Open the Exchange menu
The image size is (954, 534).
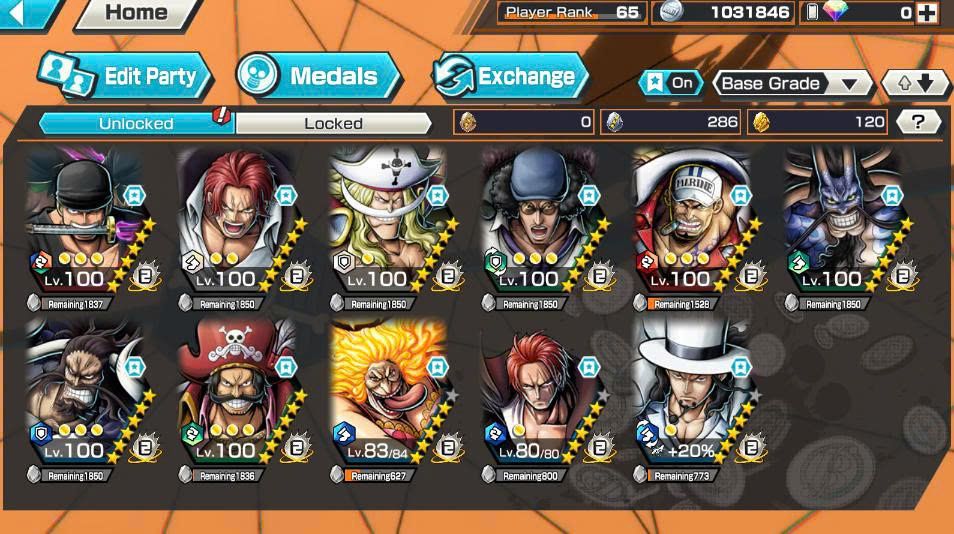tap(510, 76)
